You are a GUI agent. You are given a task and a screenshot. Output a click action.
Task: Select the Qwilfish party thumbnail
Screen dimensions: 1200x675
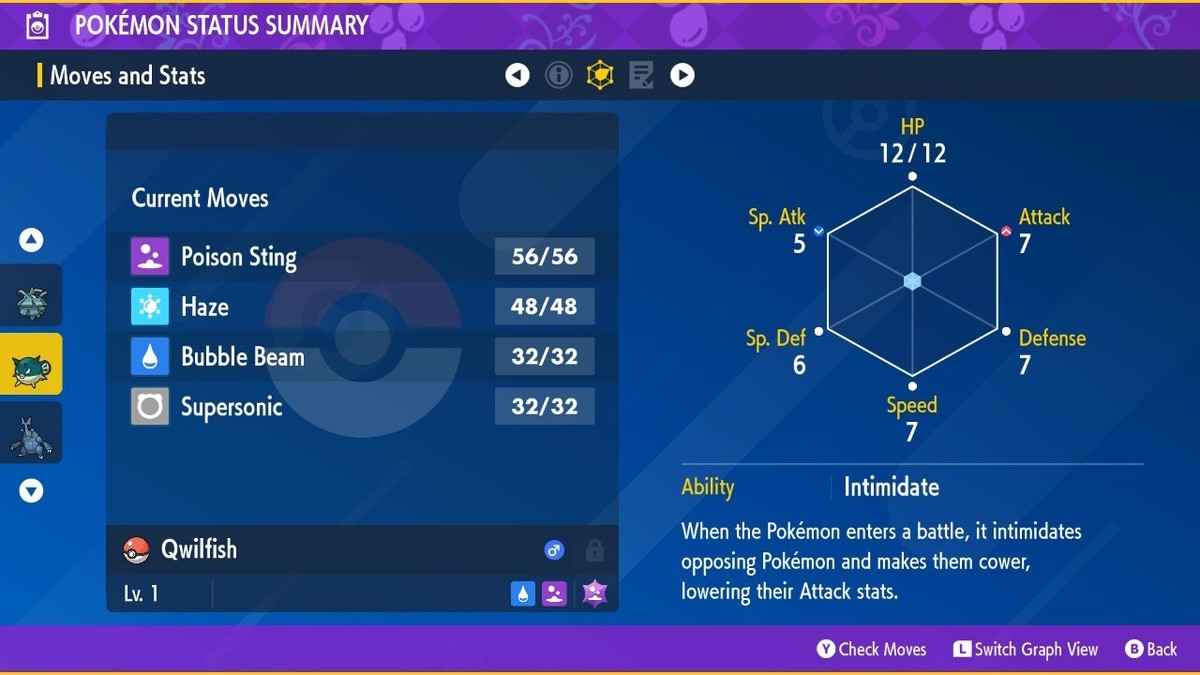coord(31,365)
